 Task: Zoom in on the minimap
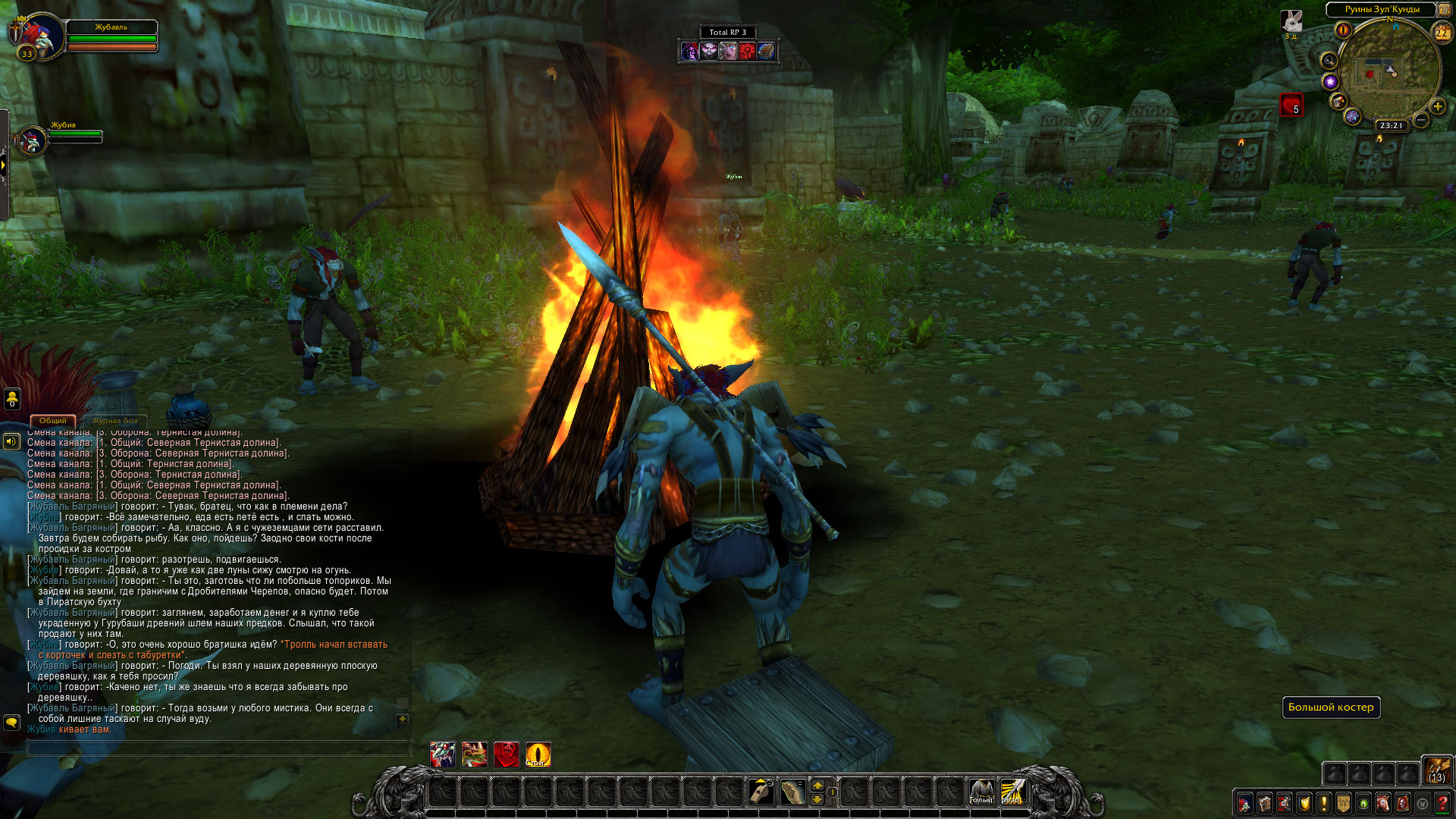[1437, 106]
